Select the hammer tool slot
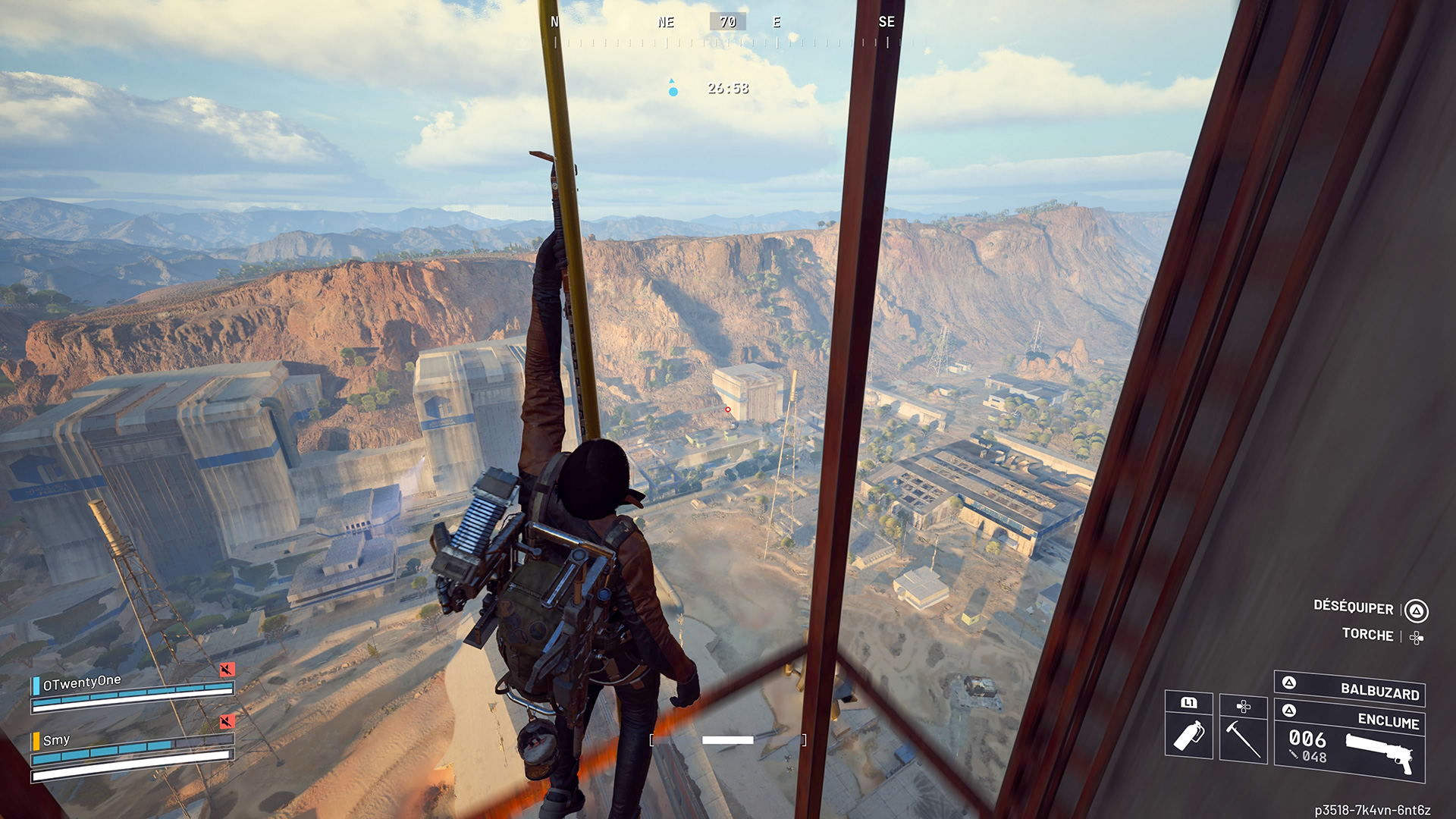 tap(1243, 729)
